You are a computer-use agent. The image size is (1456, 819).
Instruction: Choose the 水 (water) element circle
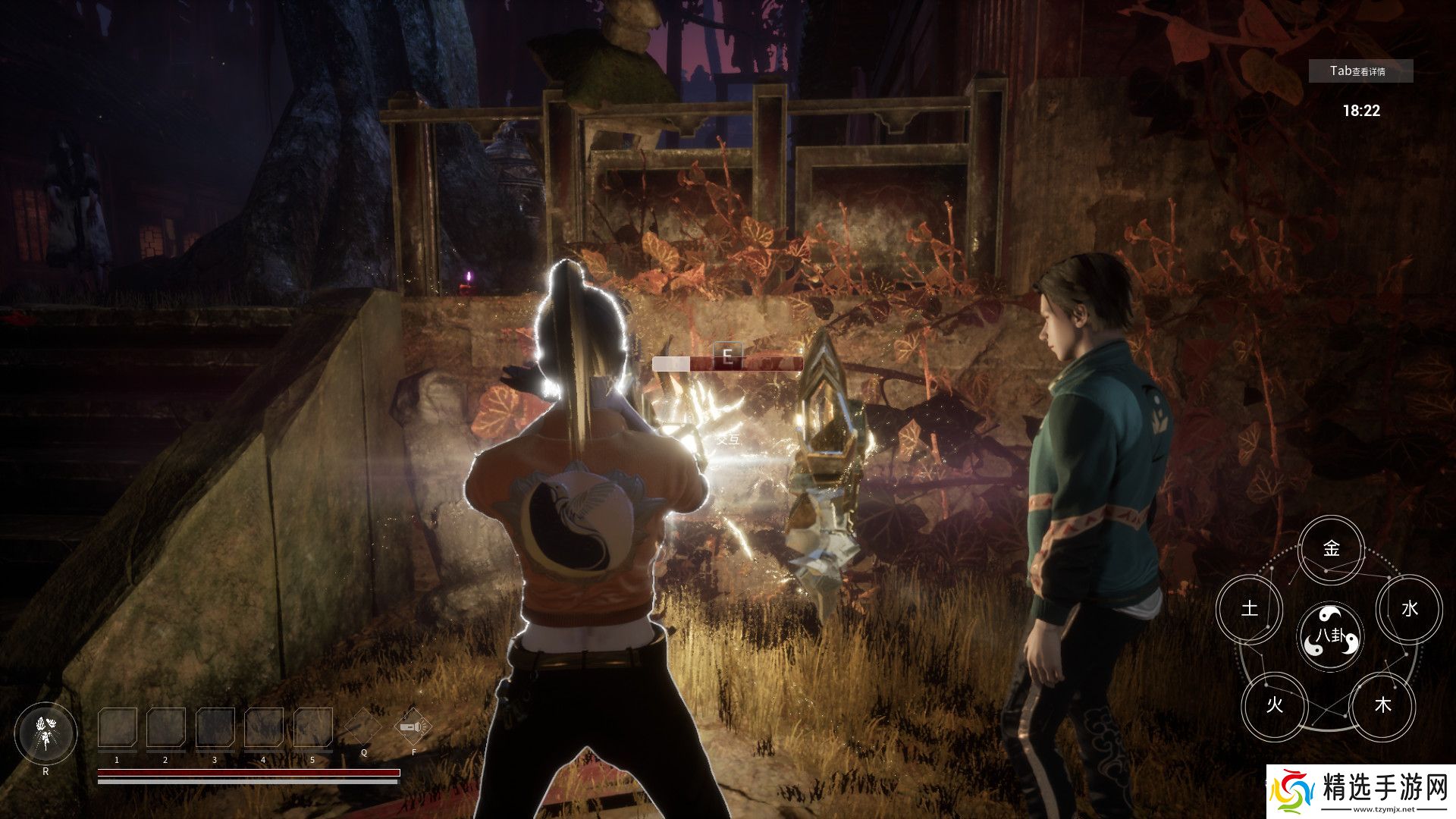(1409, 608)
